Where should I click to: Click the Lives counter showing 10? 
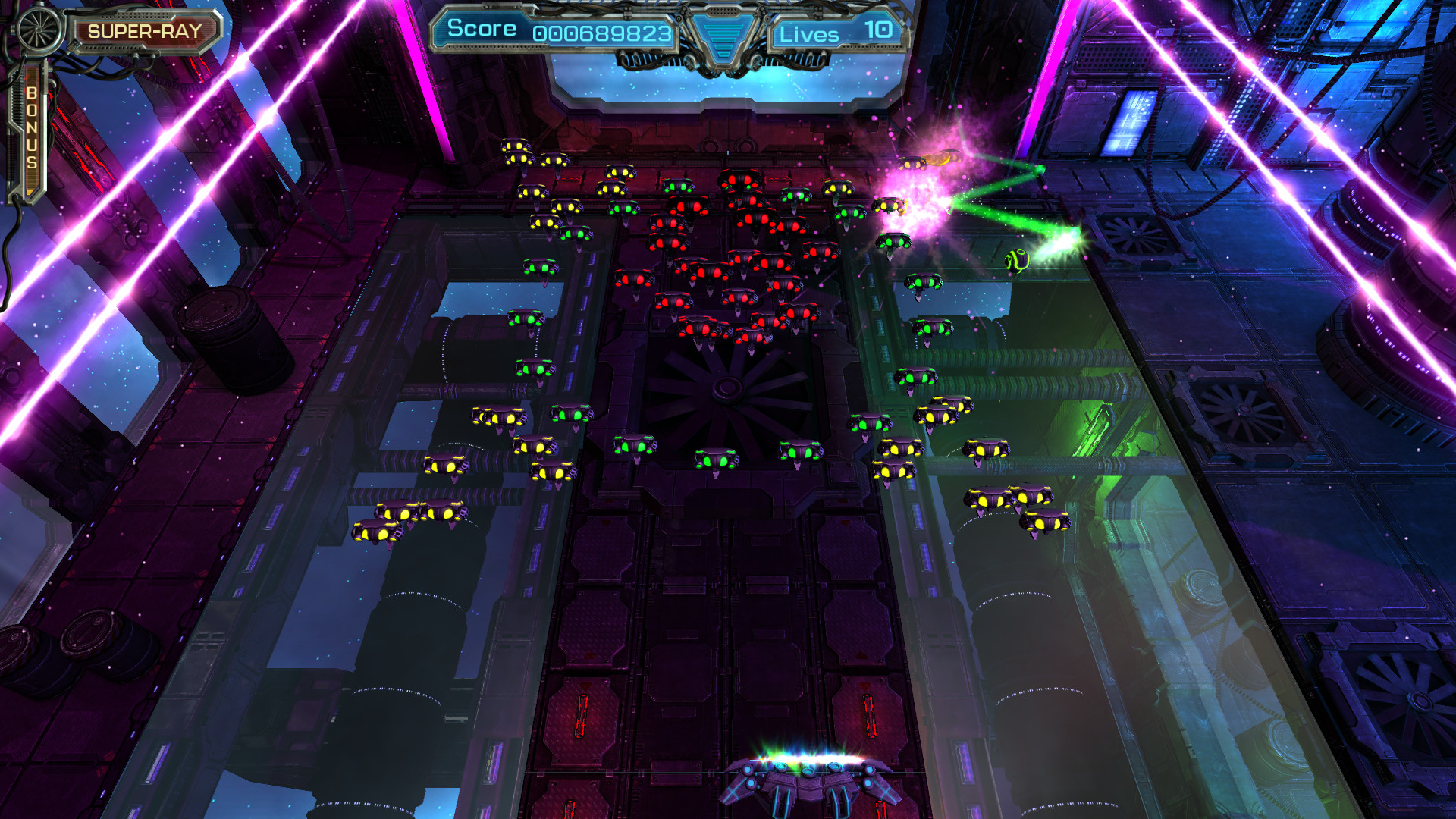(880, 32)
